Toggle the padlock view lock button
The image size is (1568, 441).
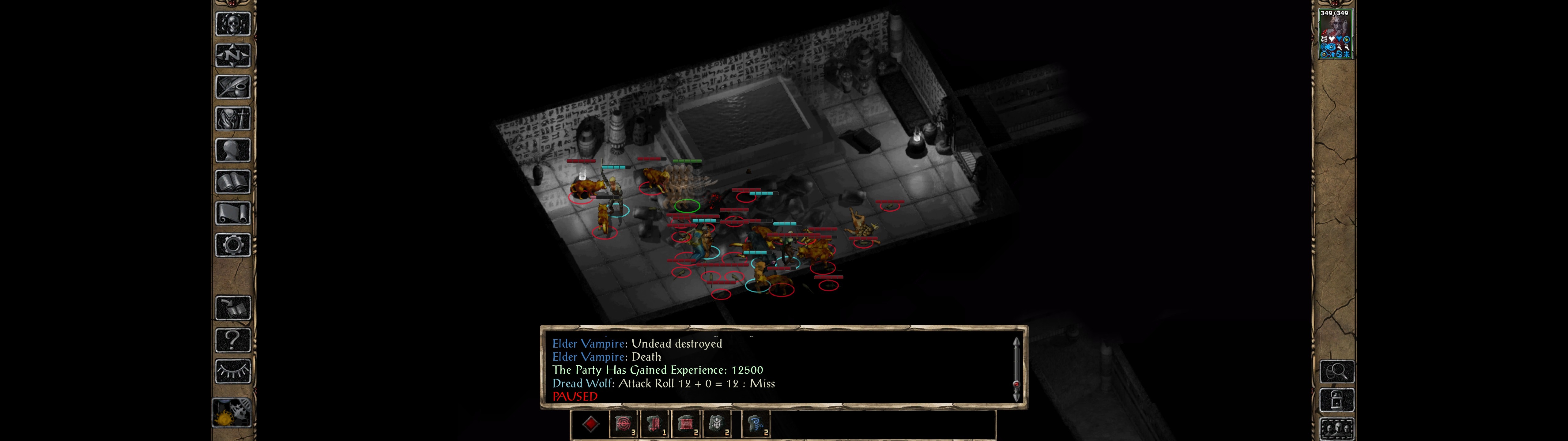click(x=1337, y=400)
